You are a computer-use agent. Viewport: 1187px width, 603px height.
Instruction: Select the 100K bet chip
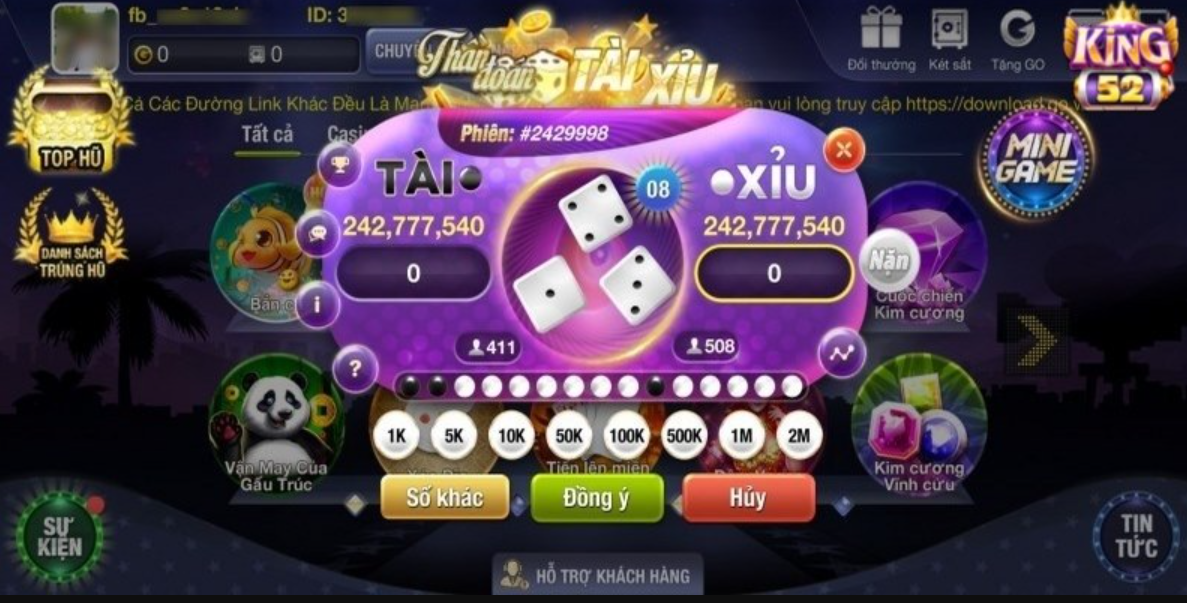pos(626,436)
